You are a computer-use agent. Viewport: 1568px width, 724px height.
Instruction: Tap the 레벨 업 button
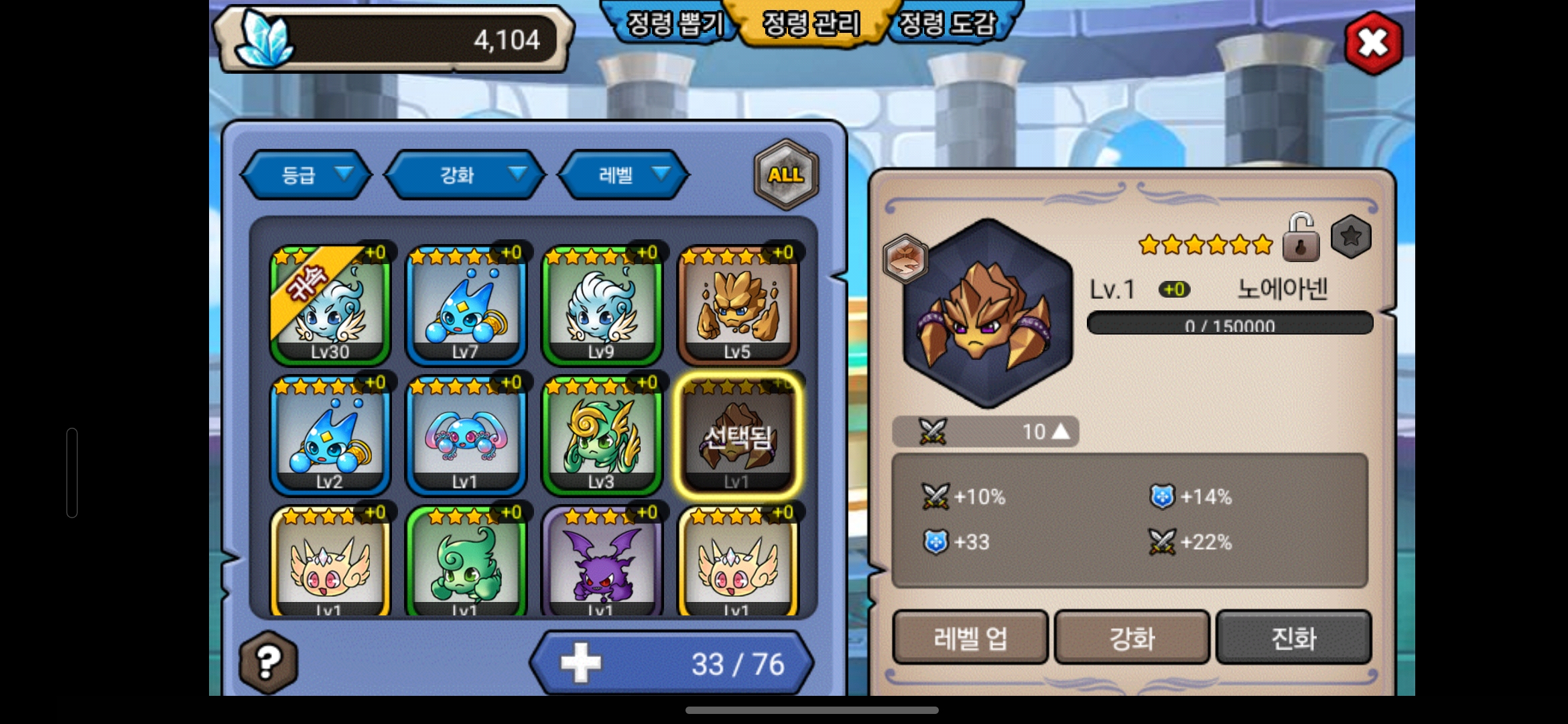pos(970,638)
